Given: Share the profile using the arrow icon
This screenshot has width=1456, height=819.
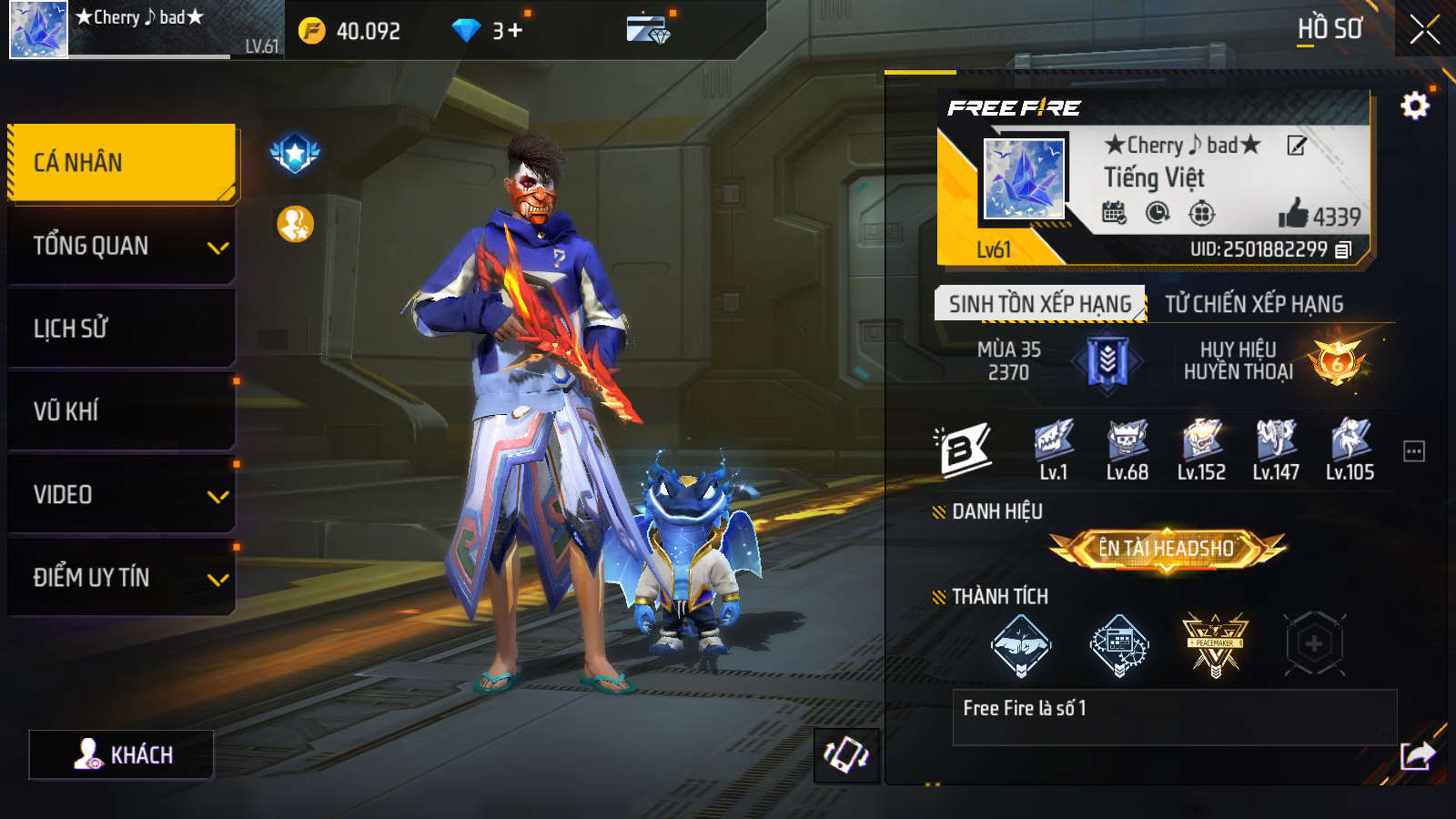Looking at the screenshot, I should (x=1417, y=754).
